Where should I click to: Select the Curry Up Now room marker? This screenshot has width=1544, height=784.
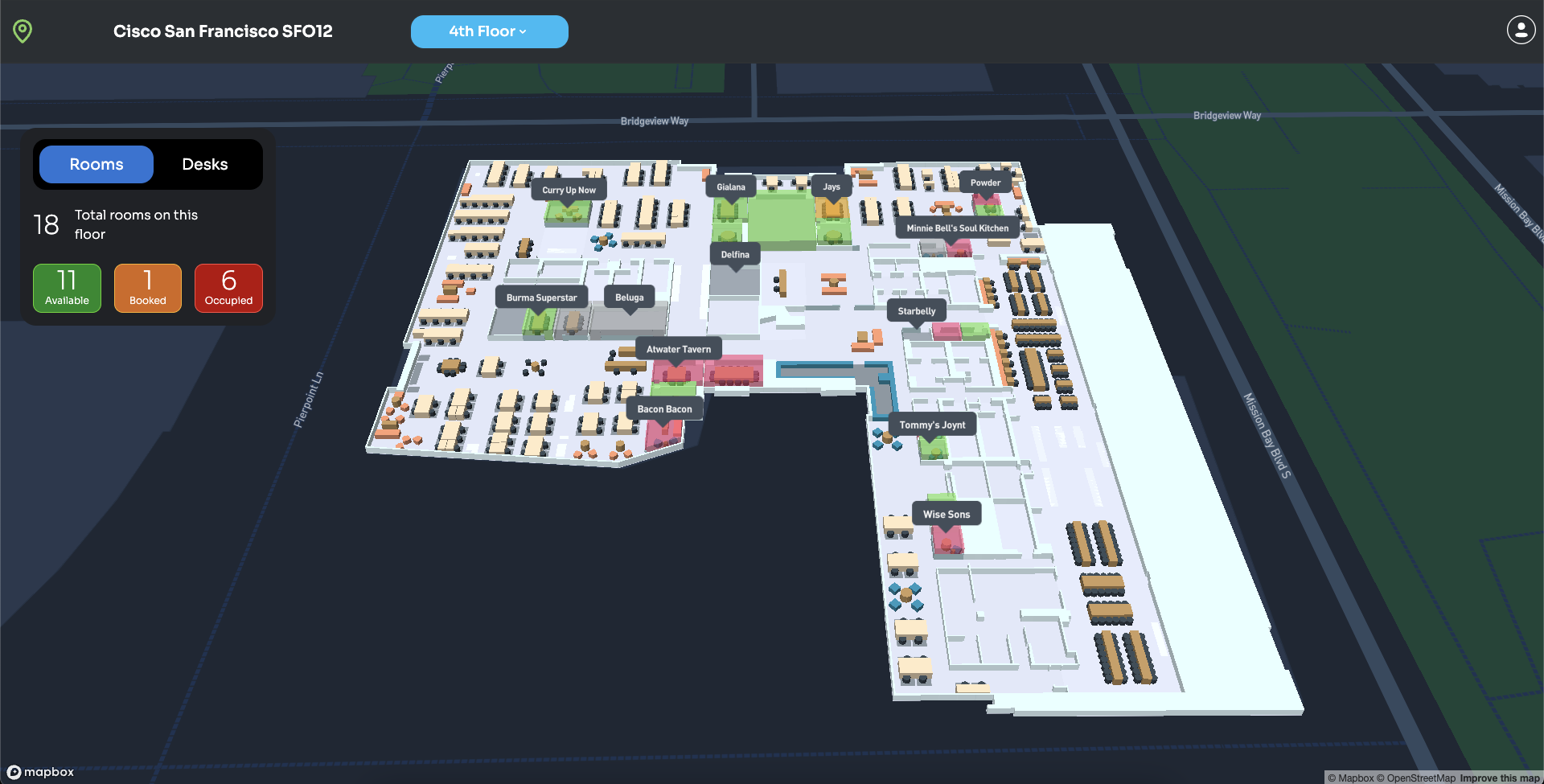pos(568,189)
